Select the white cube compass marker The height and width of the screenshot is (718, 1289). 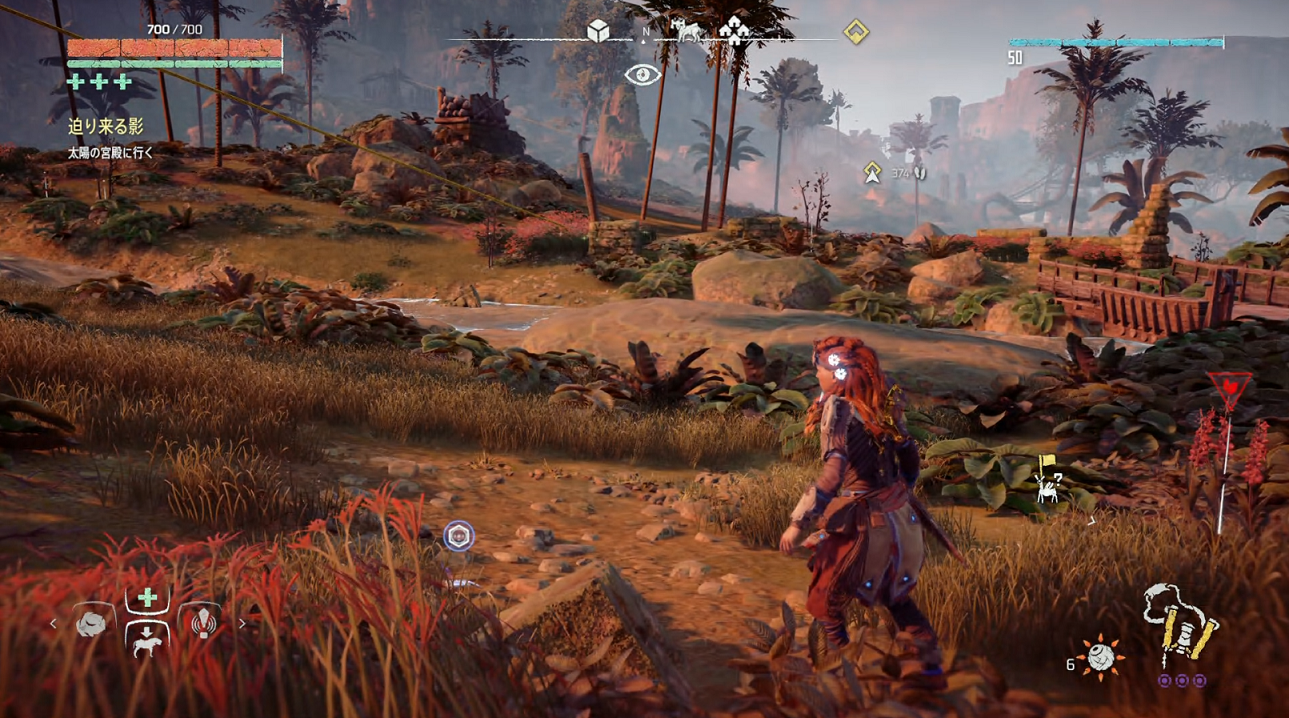click(x=598, y=32)
